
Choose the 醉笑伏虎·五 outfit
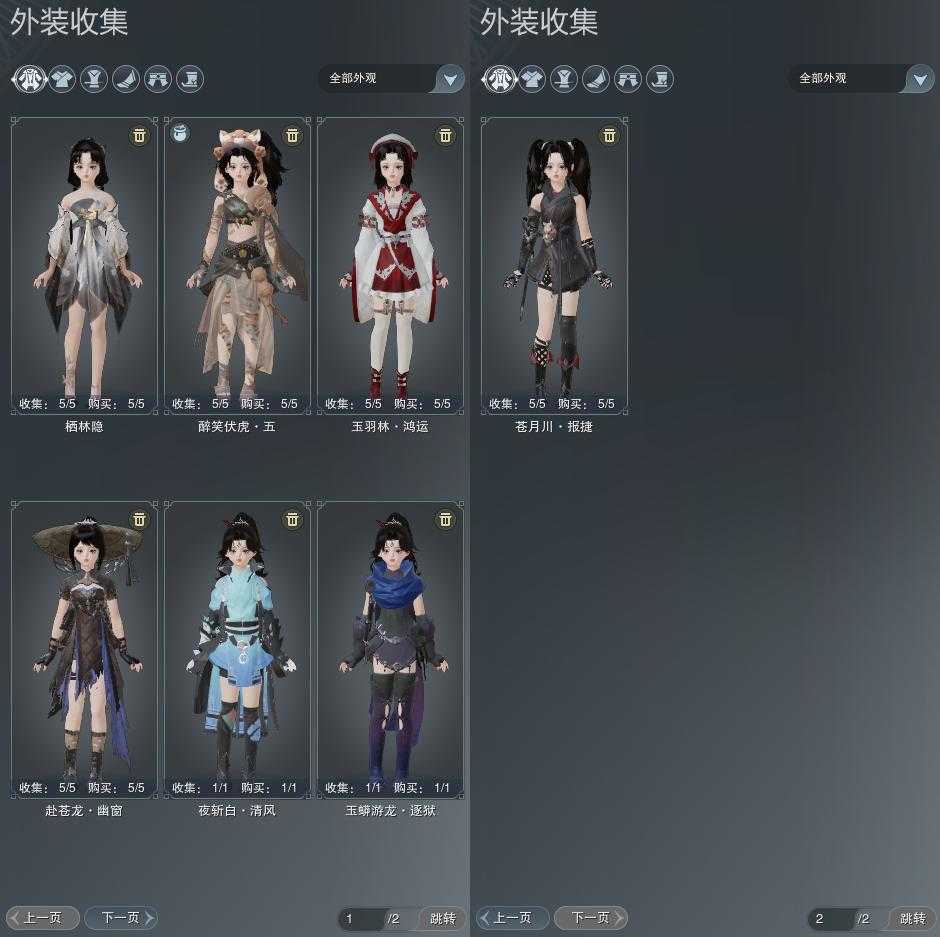[x=238, y=265]
